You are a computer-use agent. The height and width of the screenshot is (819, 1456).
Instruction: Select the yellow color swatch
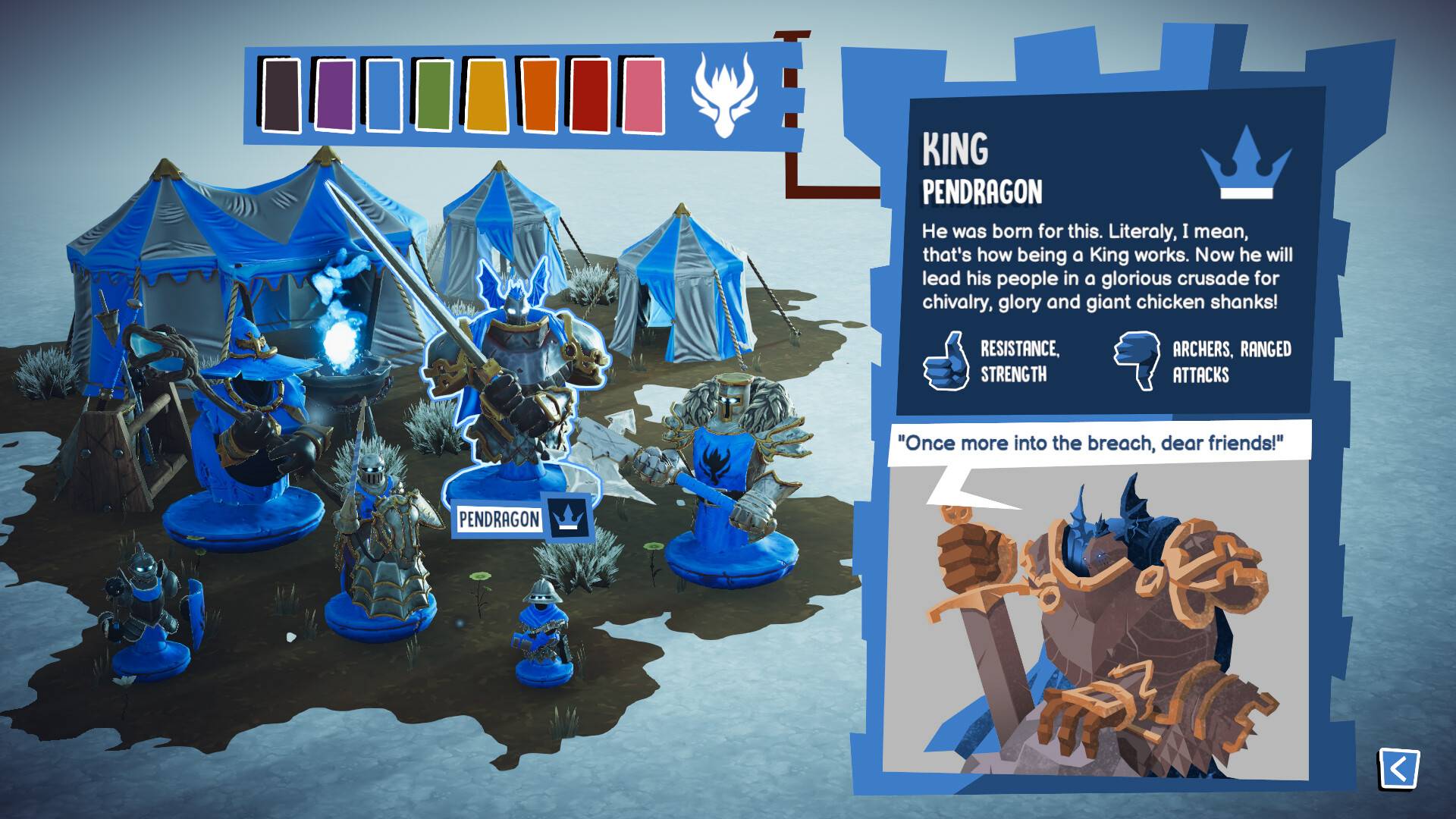pos(488,96)
